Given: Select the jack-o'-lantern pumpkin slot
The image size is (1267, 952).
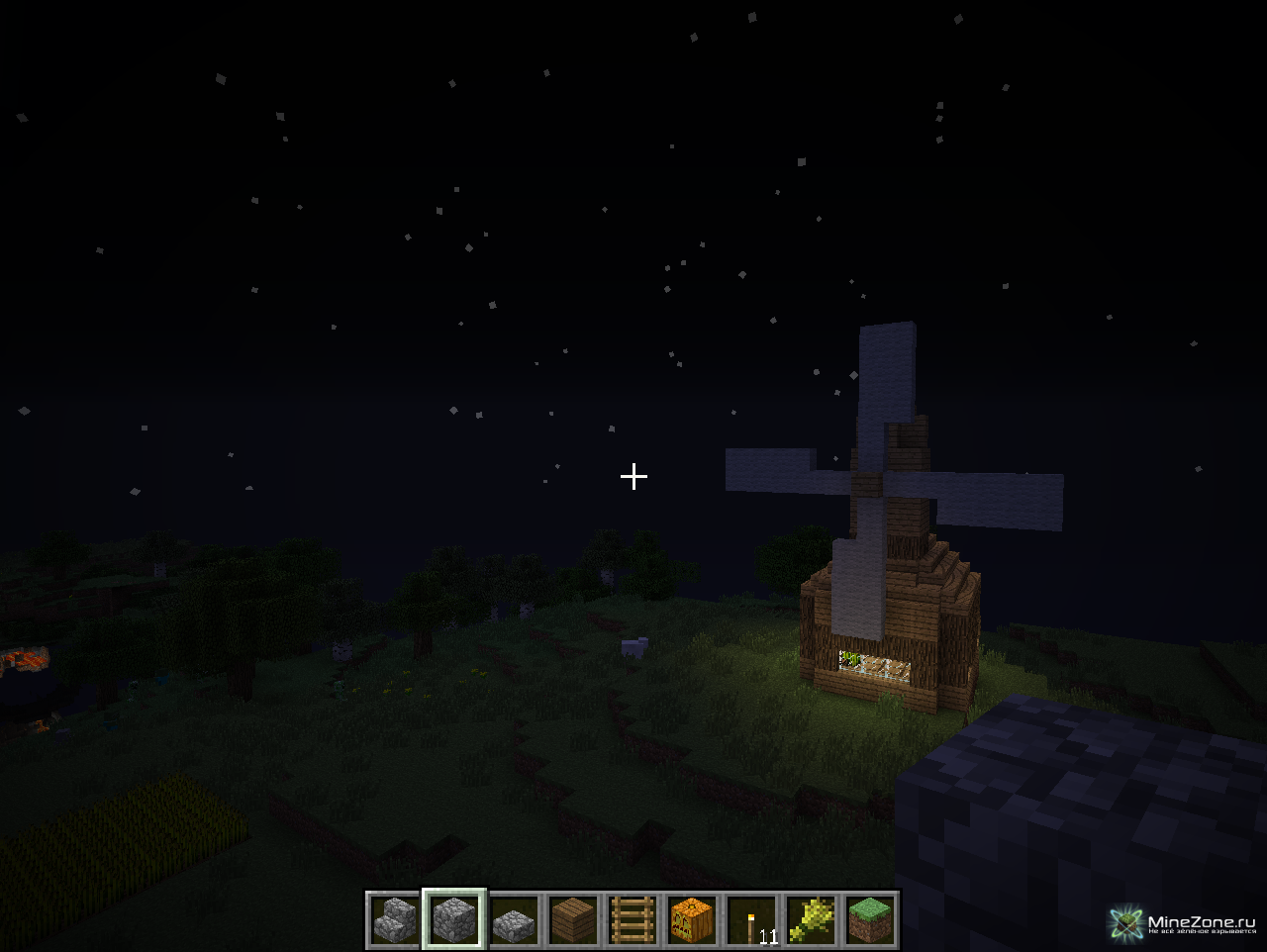Looking at the screenshot, I should (692, 920).
